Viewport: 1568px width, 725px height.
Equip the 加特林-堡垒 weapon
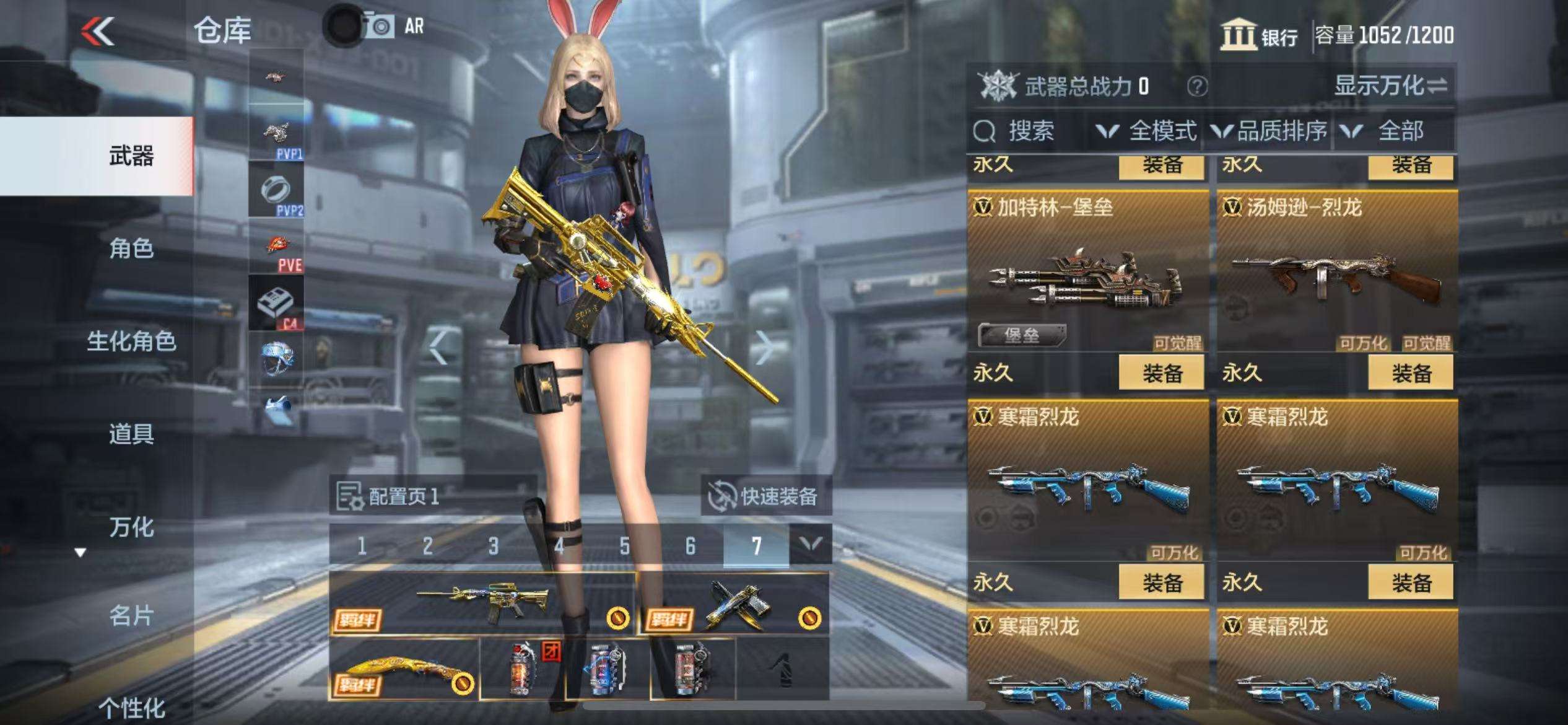[x=1162, y=373]
